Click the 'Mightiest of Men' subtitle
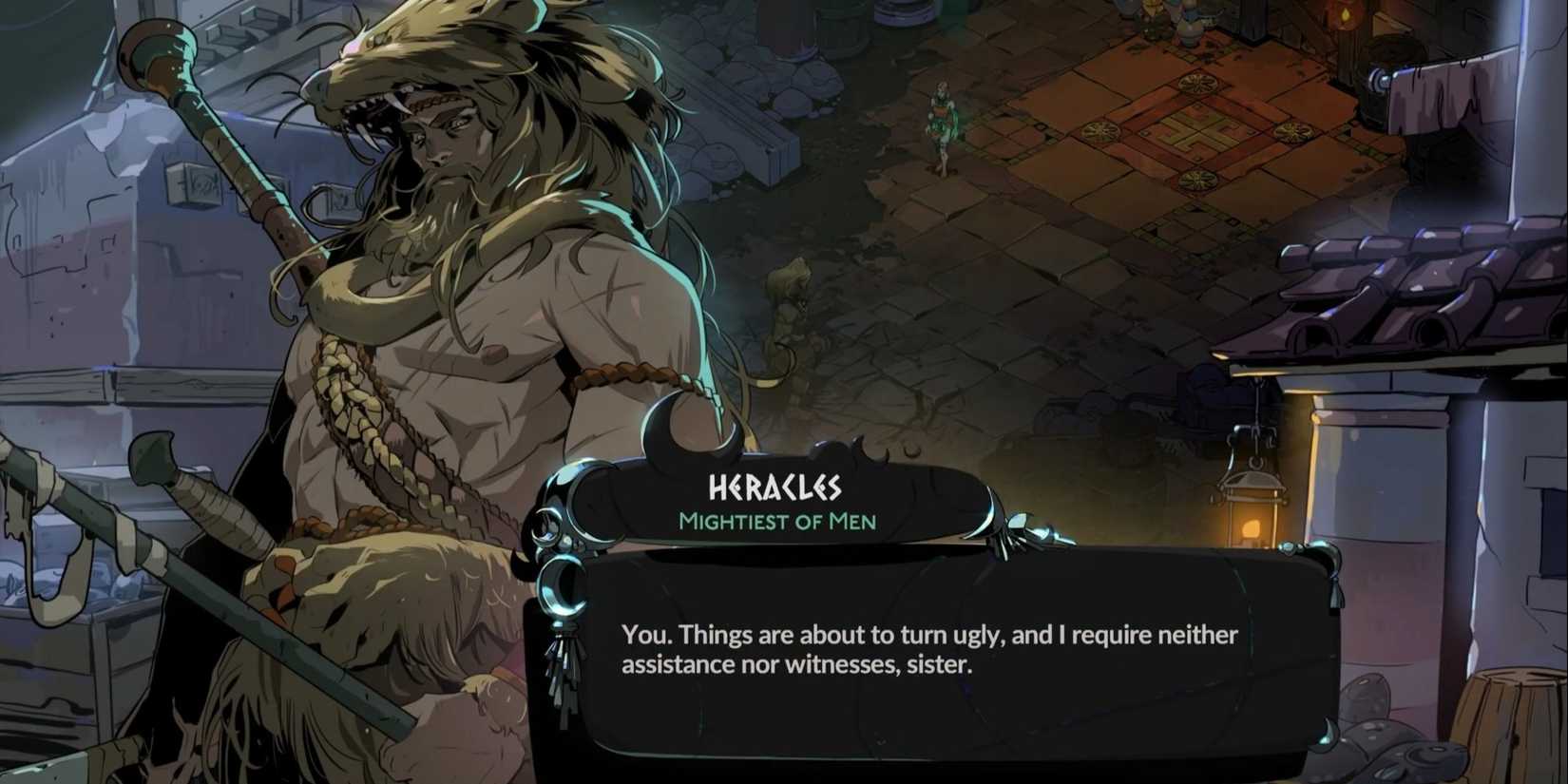1568x784 pixels. click(775, 521)
